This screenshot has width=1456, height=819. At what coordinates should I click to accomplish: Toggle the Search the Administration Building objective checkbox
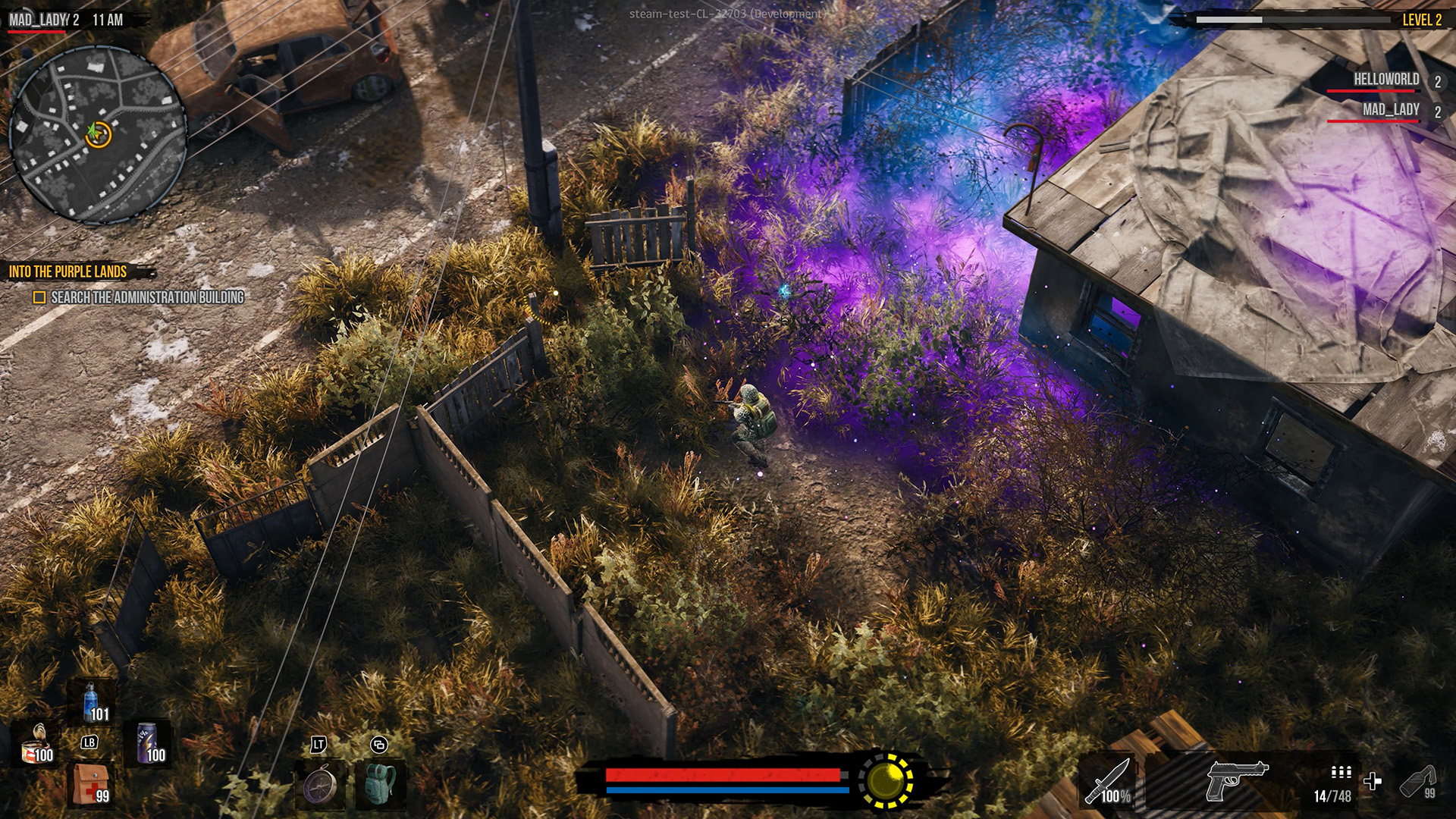[39, 297]
